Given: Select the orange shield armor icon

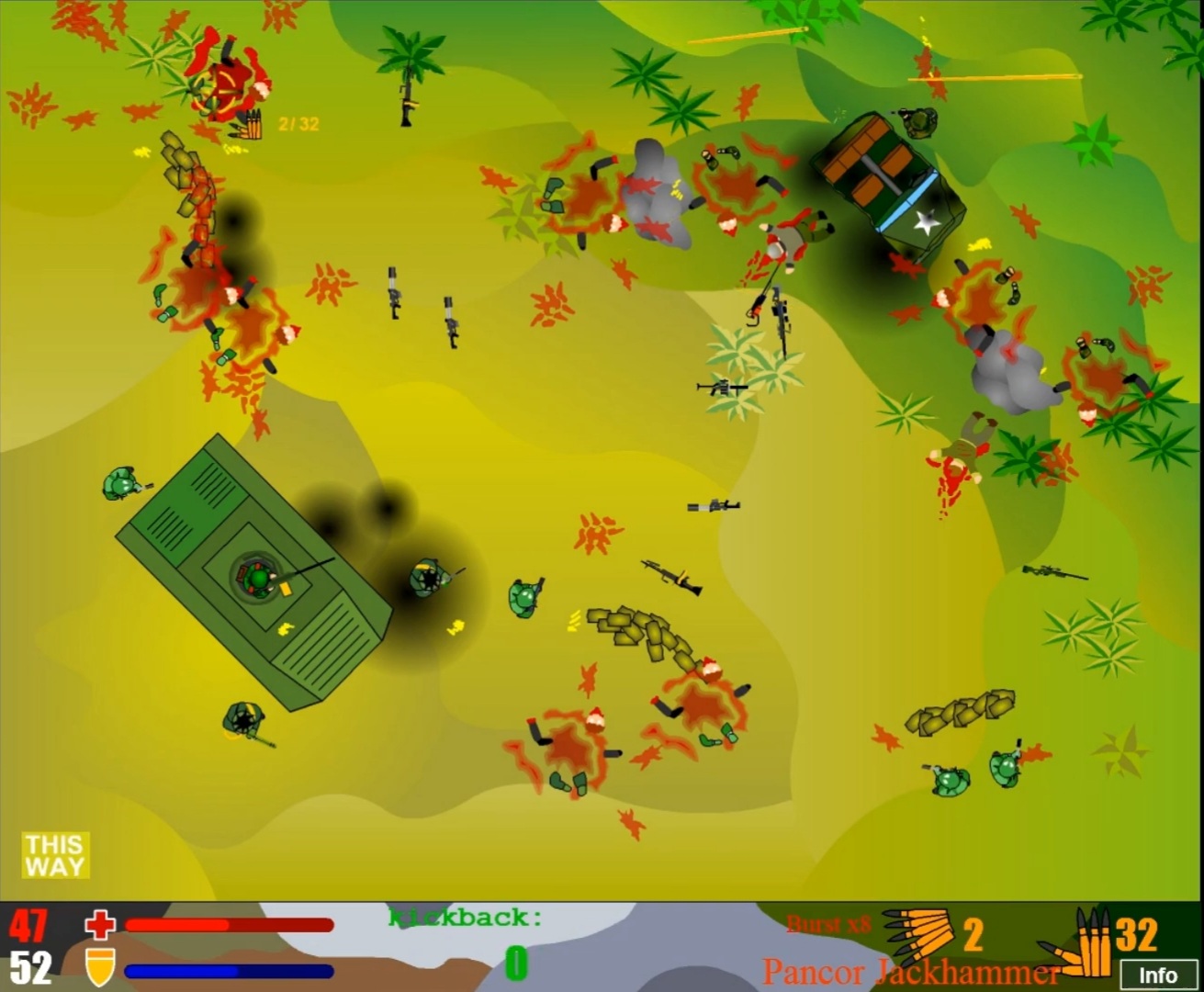Looking at the screenshot, I should (99, 966).
